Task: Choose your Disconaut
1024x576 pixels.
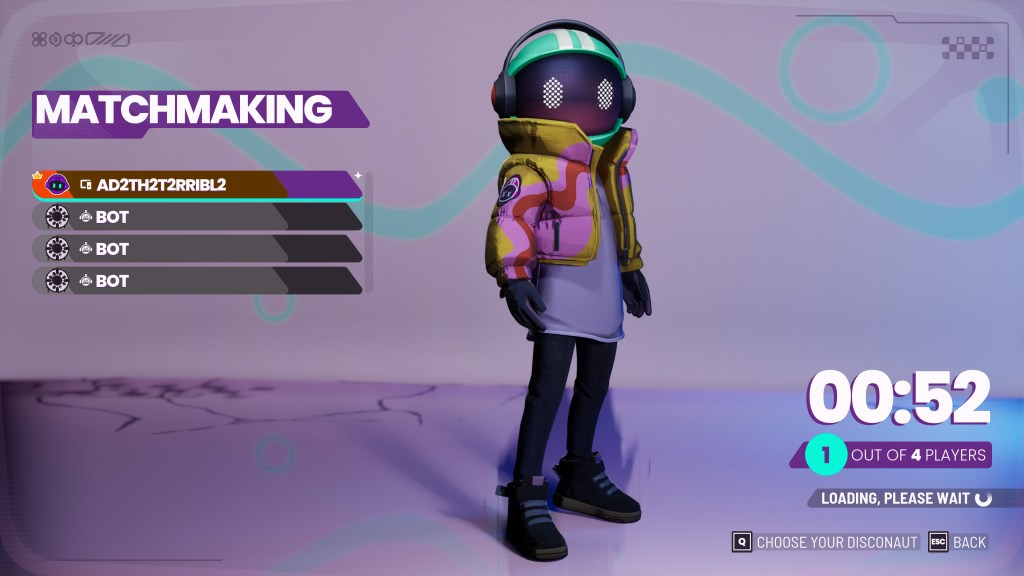Action: (x=825, y=542)
